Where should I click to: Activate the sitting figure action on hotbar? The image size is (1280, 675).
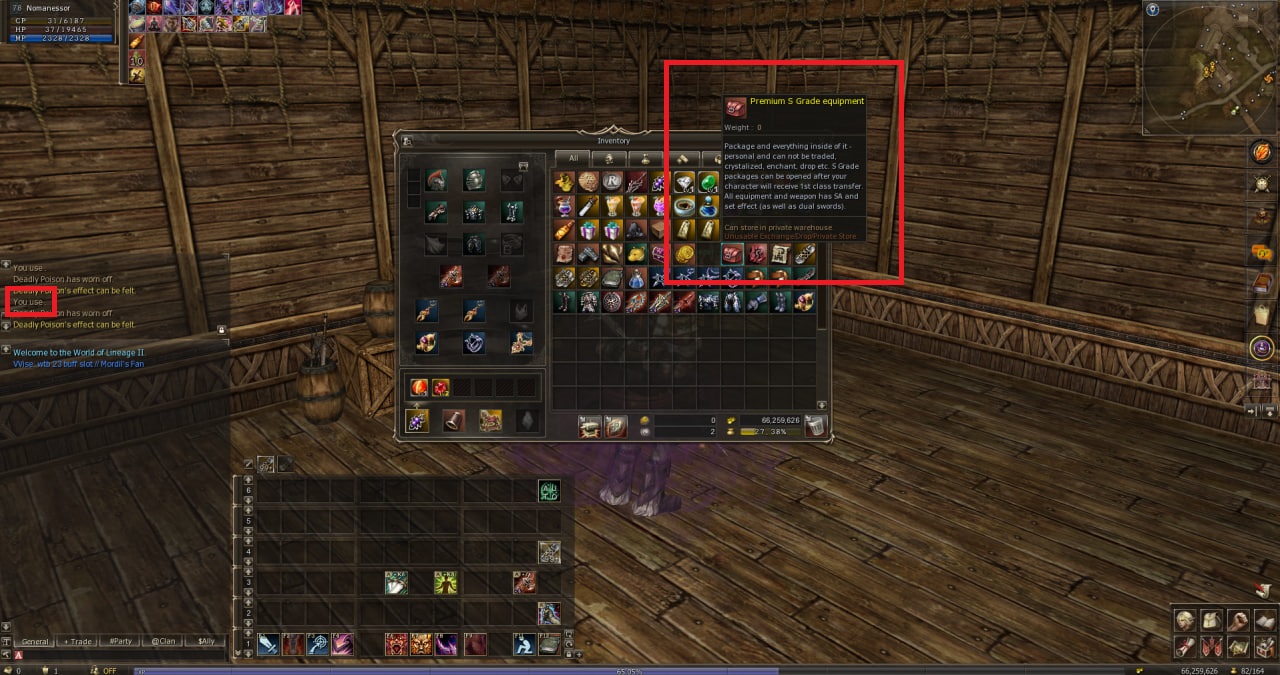[524, 645]
